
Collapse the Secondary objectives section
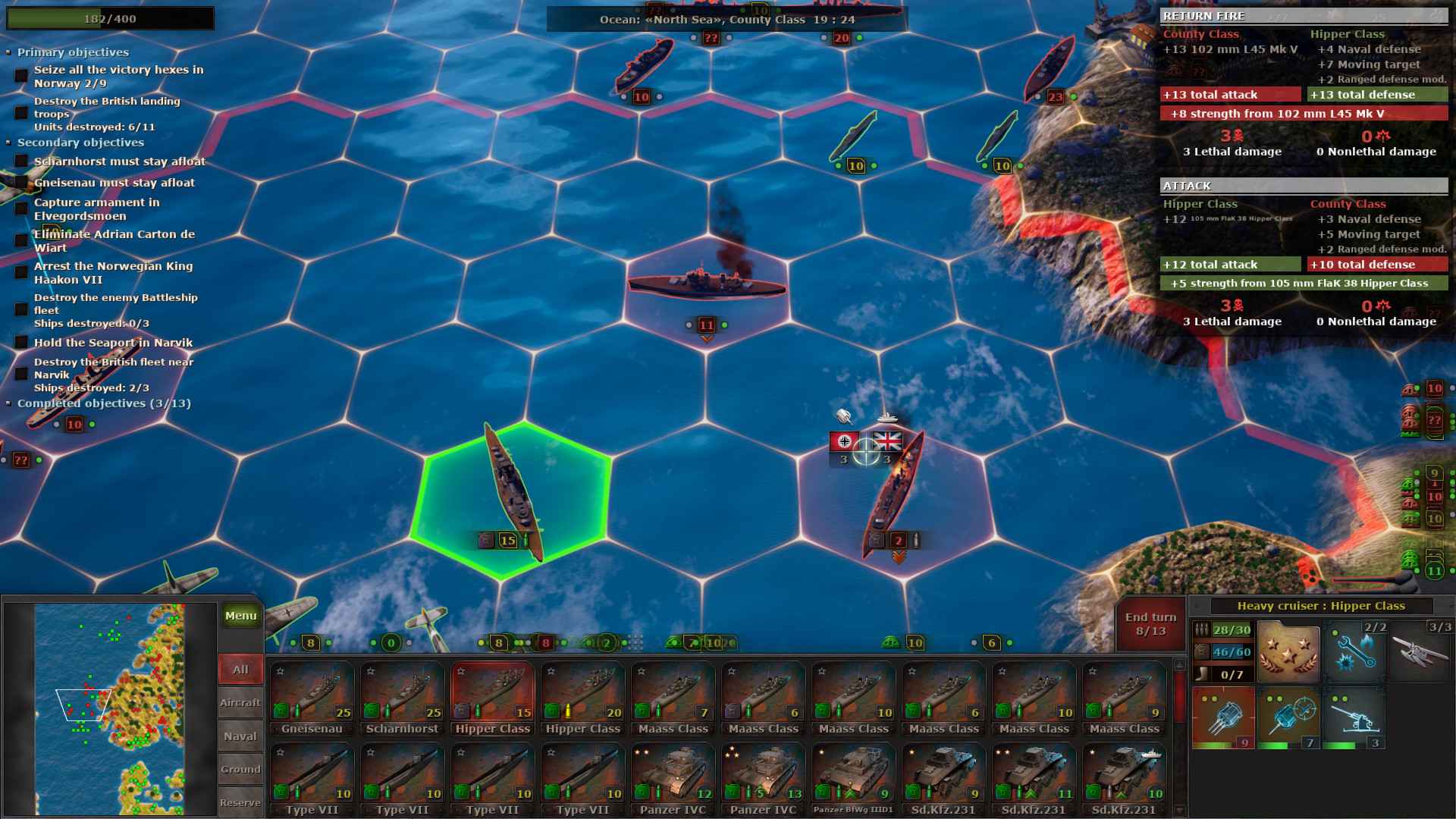click(x=9, y=142)
